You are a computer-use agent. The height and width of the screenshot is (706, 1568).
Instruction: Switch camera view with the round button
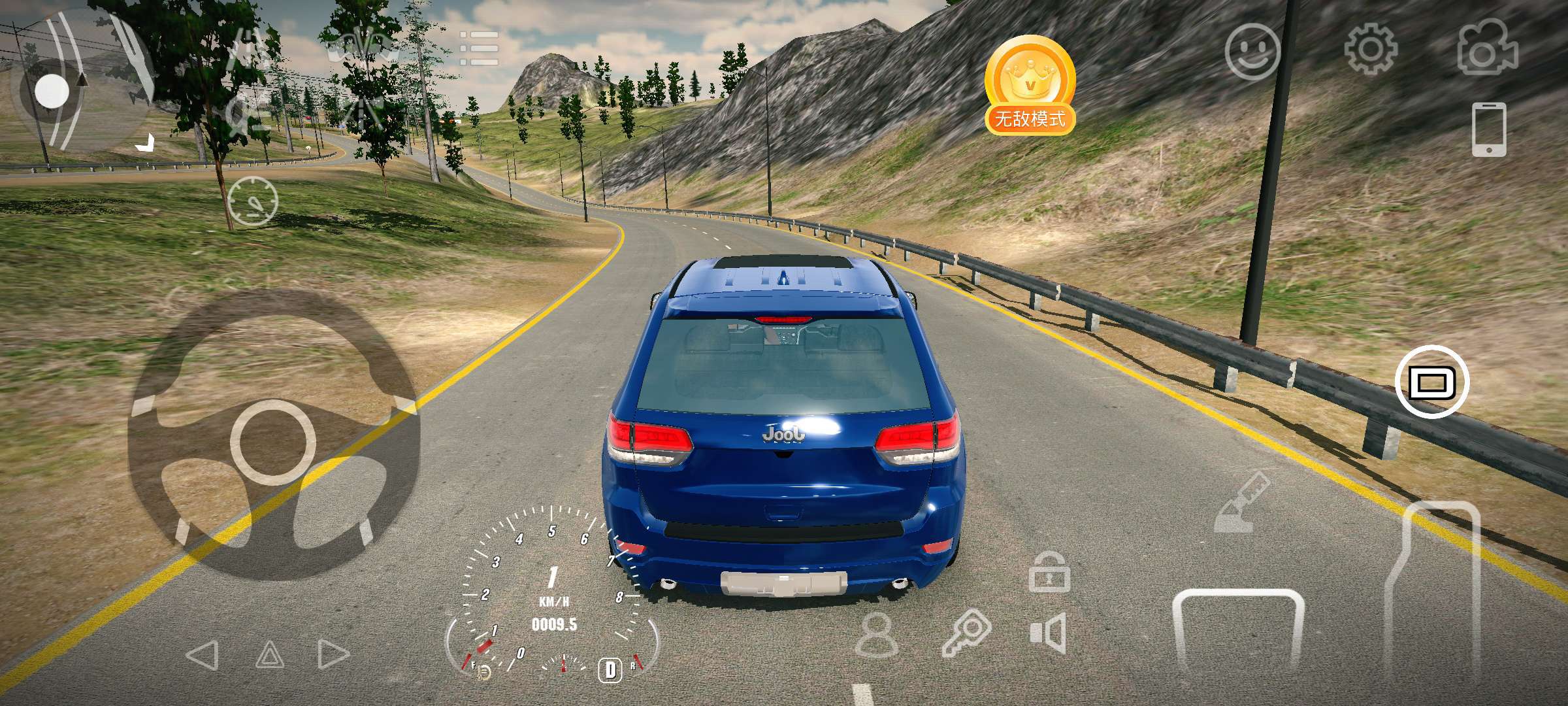1431,381
